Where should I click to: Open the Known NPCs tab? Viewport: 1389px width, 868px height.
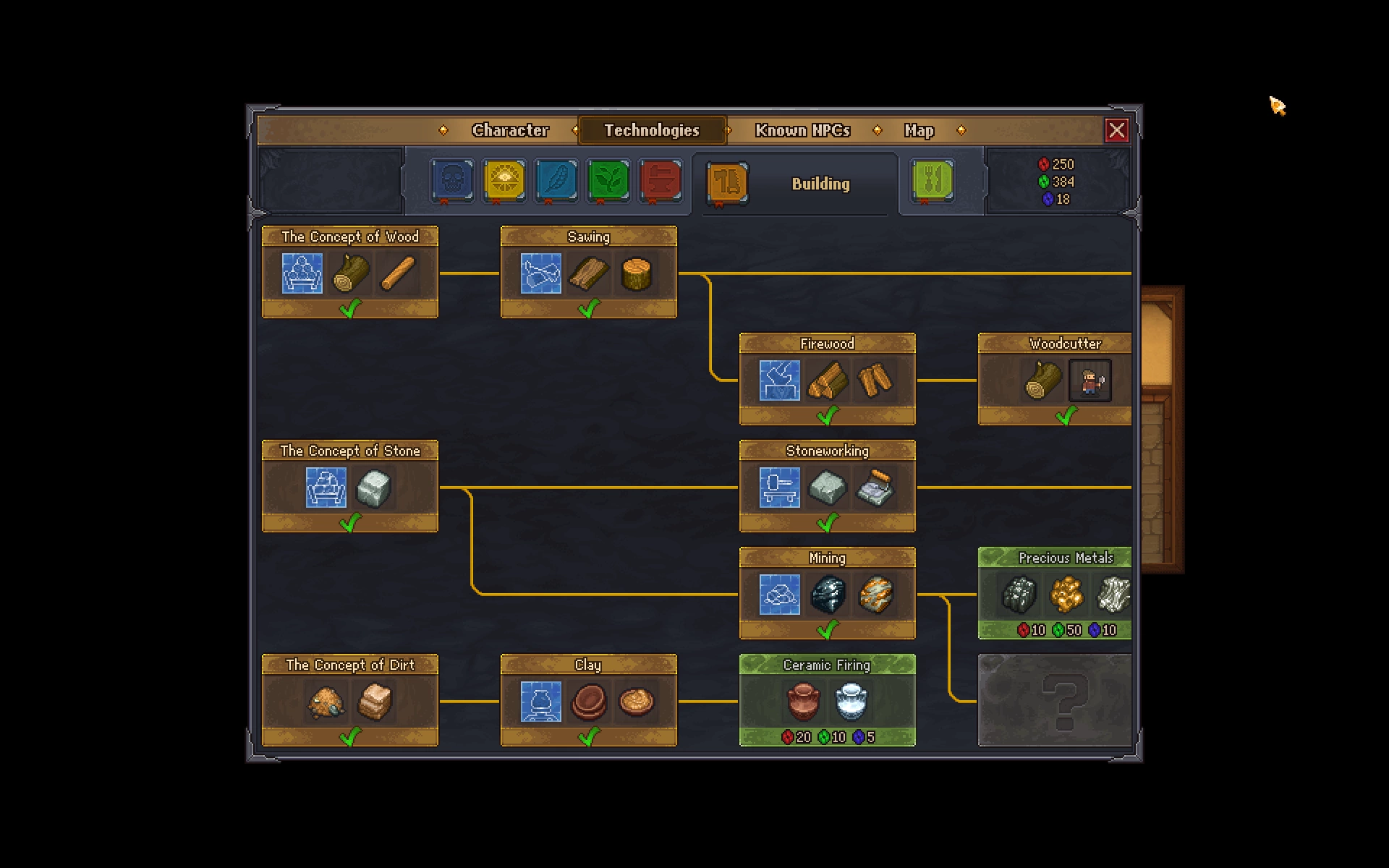pos(802,130)
